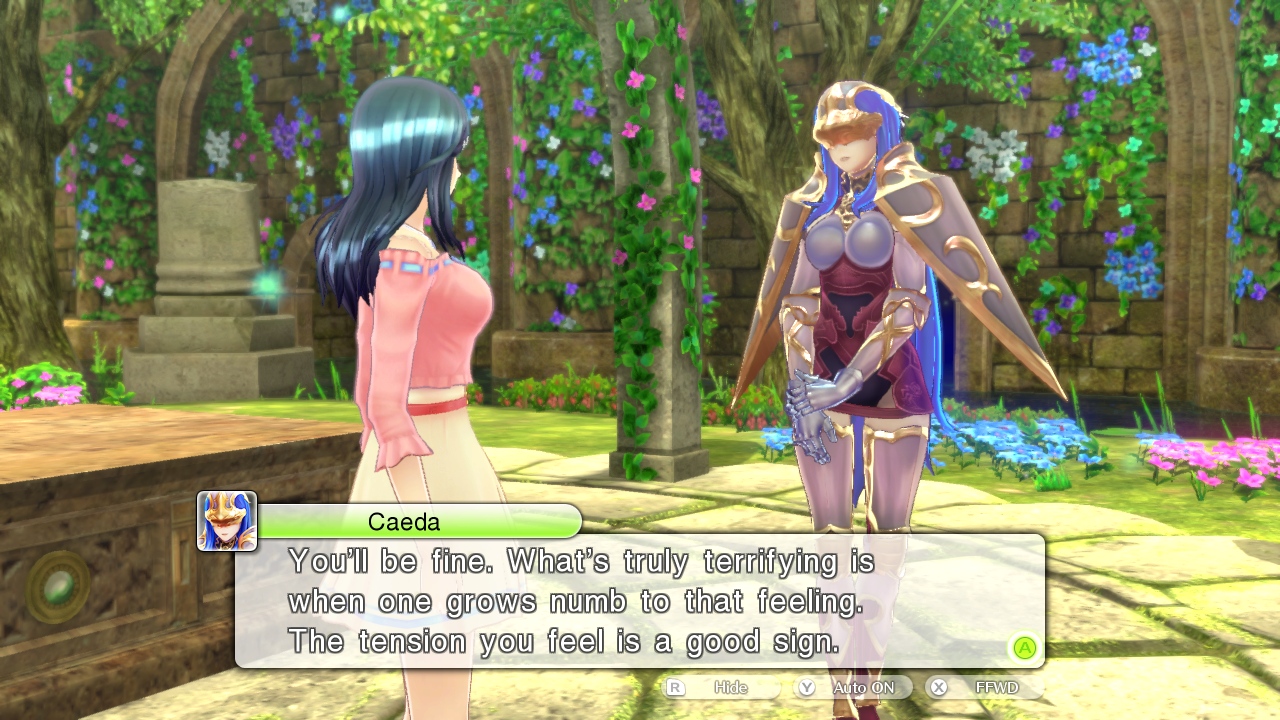1280x720 pixels.
Task: Advance Caeda's dialogue text box
Action: pyautogui.click(x=1024, y=647)
